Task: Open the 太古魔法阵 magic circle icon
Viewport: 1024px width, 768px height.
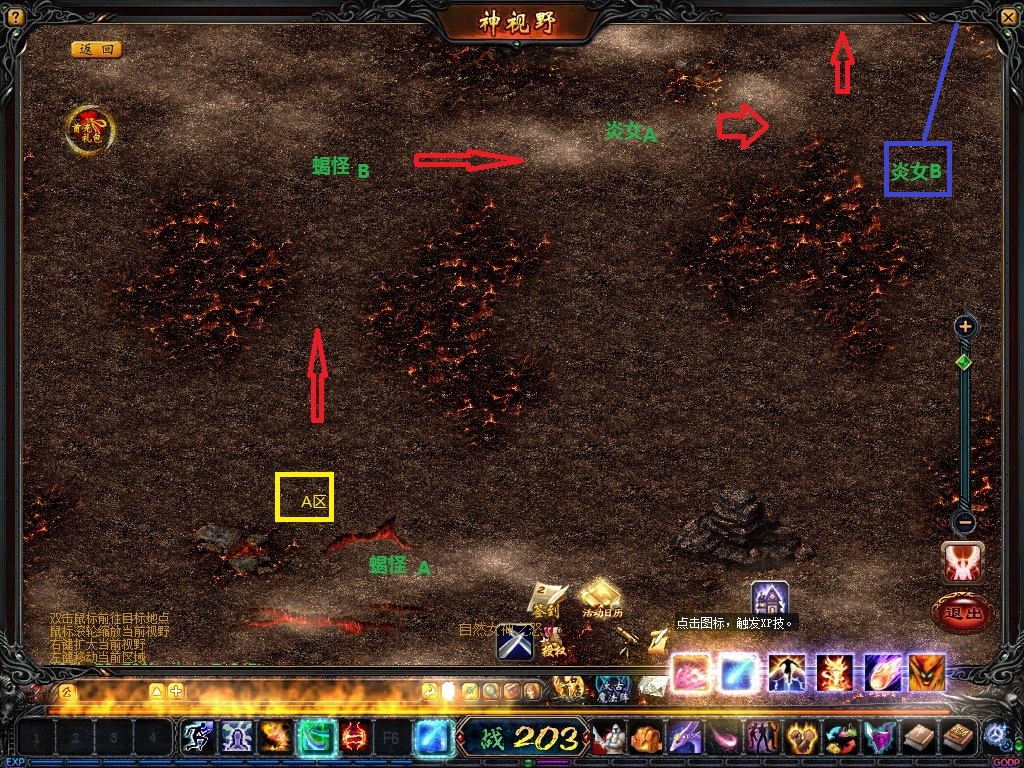Action: pyautogui.click(x=612, y=686)
